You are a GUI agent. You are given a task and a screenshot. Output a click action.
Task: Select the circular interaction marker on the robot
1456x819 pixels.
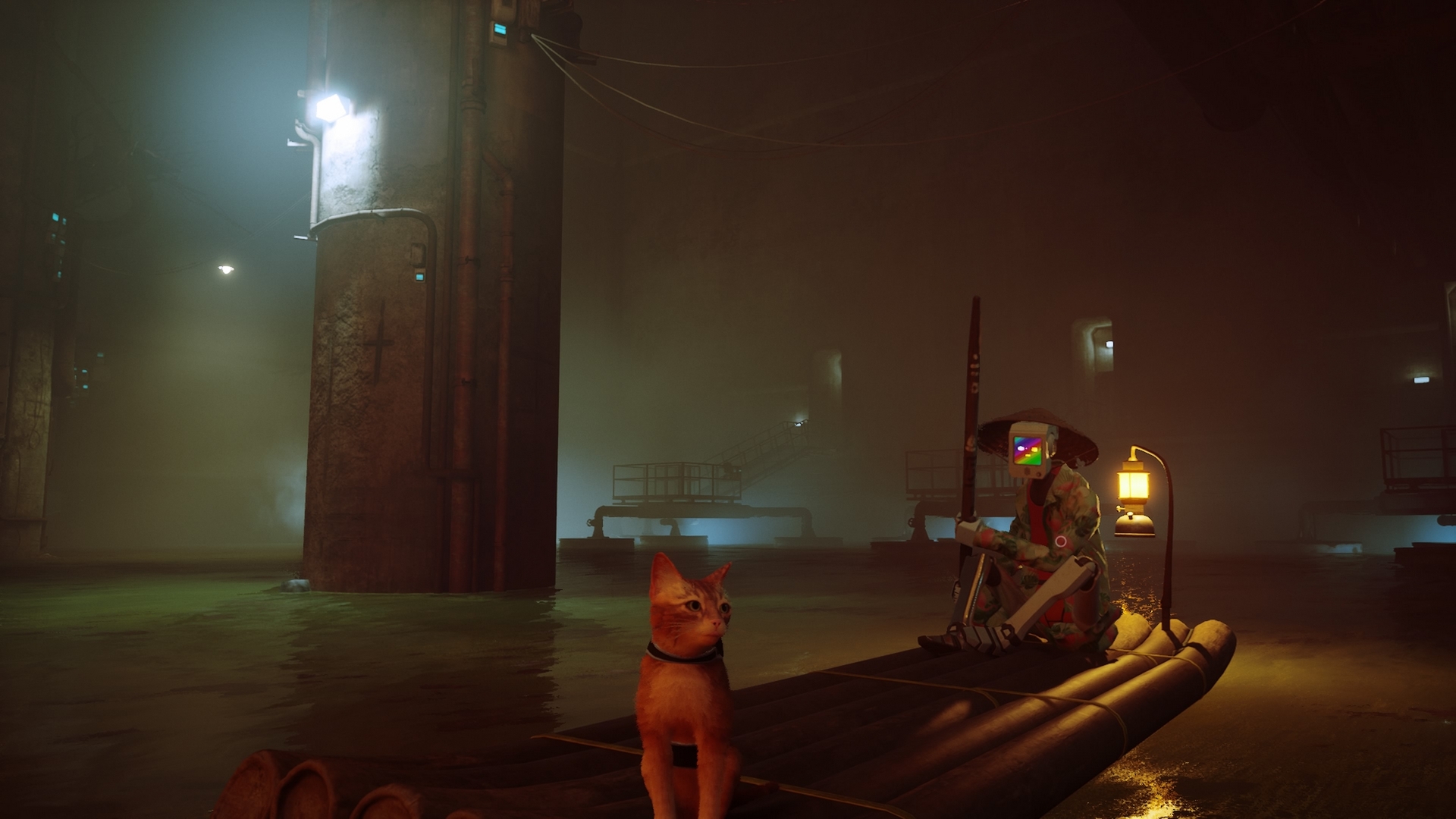point(1060,541)
